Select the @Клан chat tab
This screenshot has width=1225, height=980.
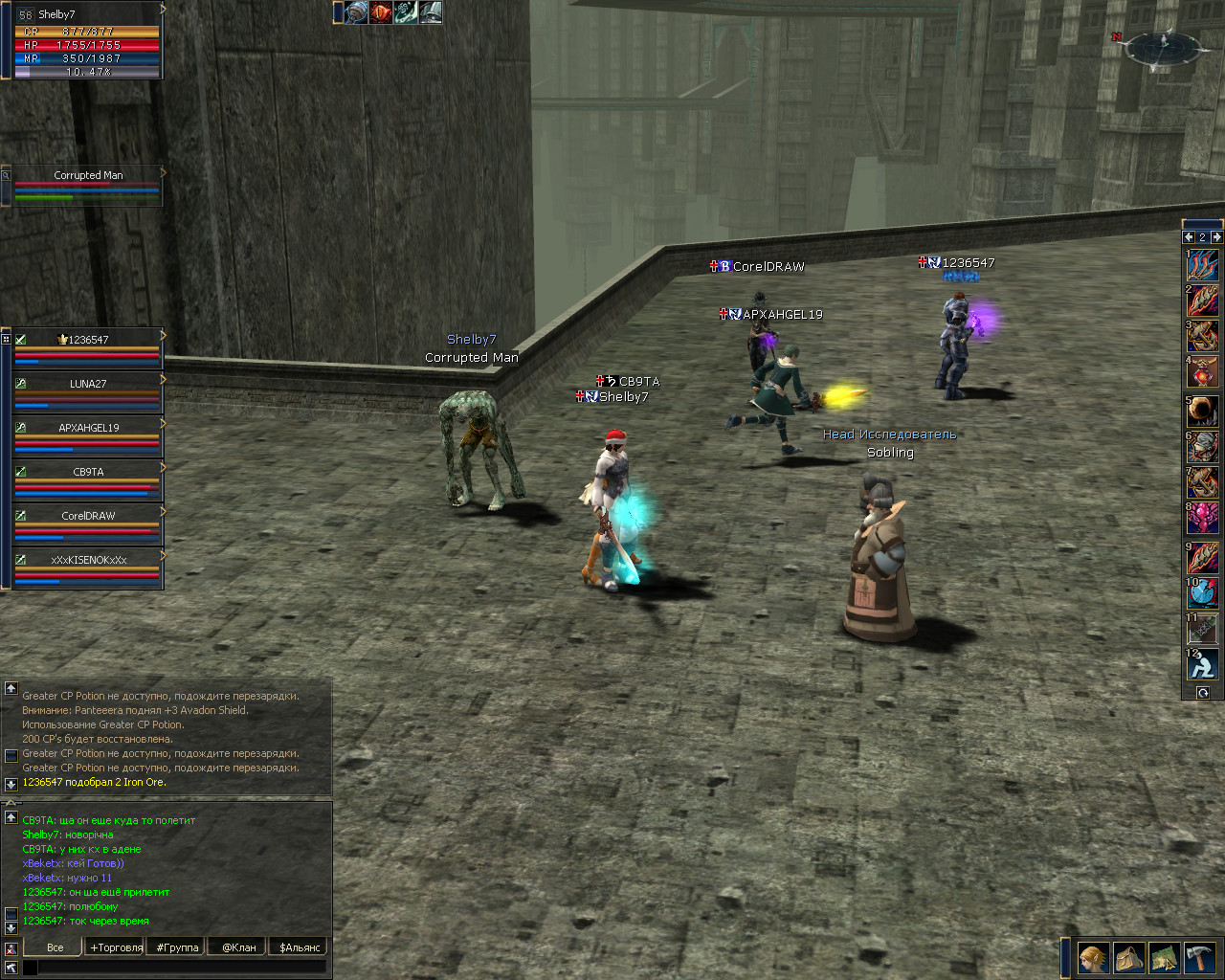coord(239,947)
